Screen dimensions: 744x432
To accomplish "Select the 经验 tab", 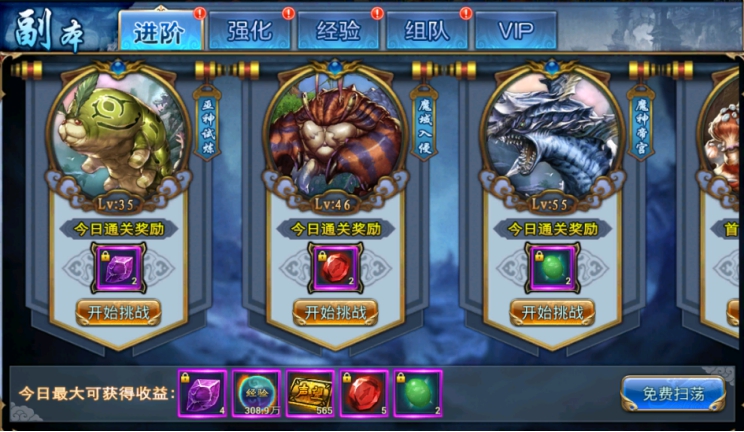I will 338,30.
